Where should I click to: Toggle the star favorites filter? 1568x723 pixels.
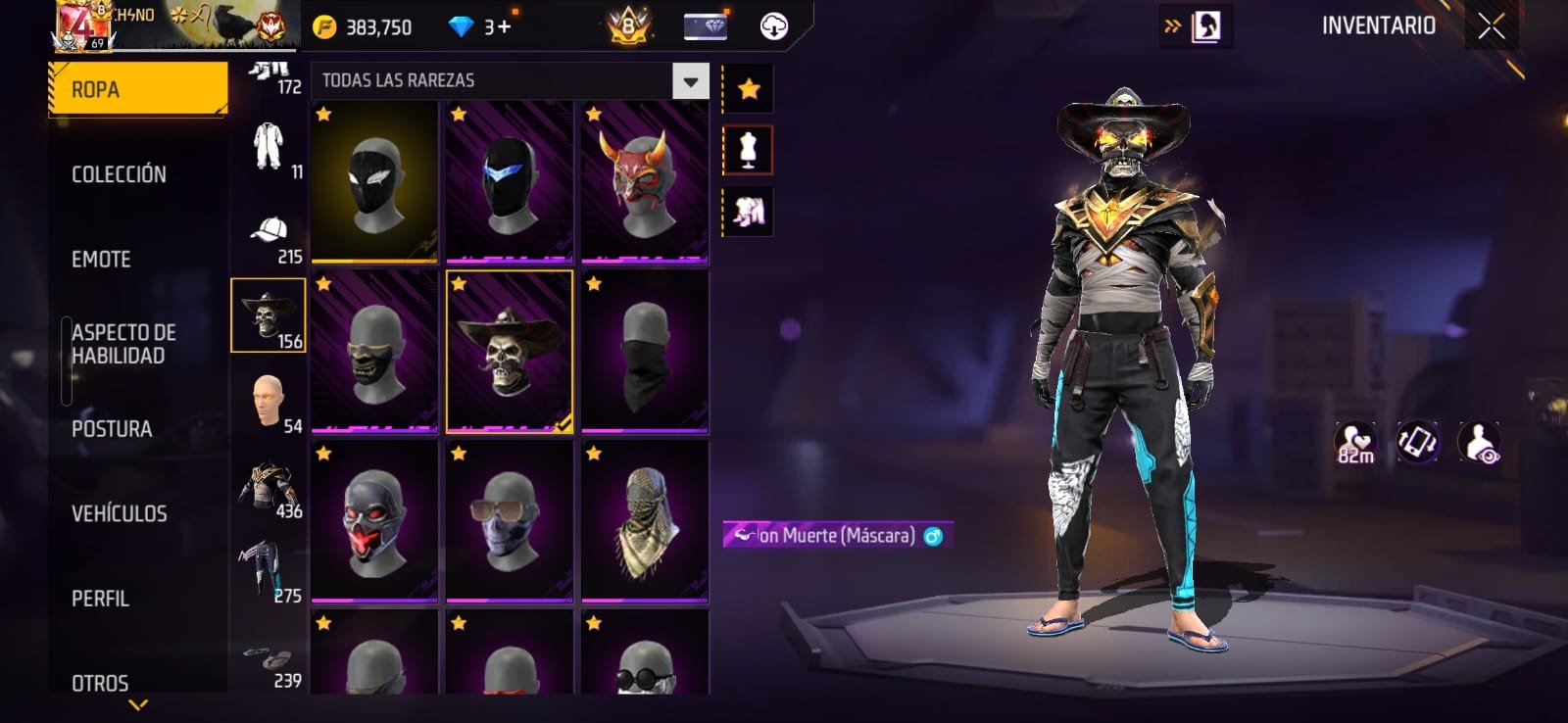pos(749,89)
